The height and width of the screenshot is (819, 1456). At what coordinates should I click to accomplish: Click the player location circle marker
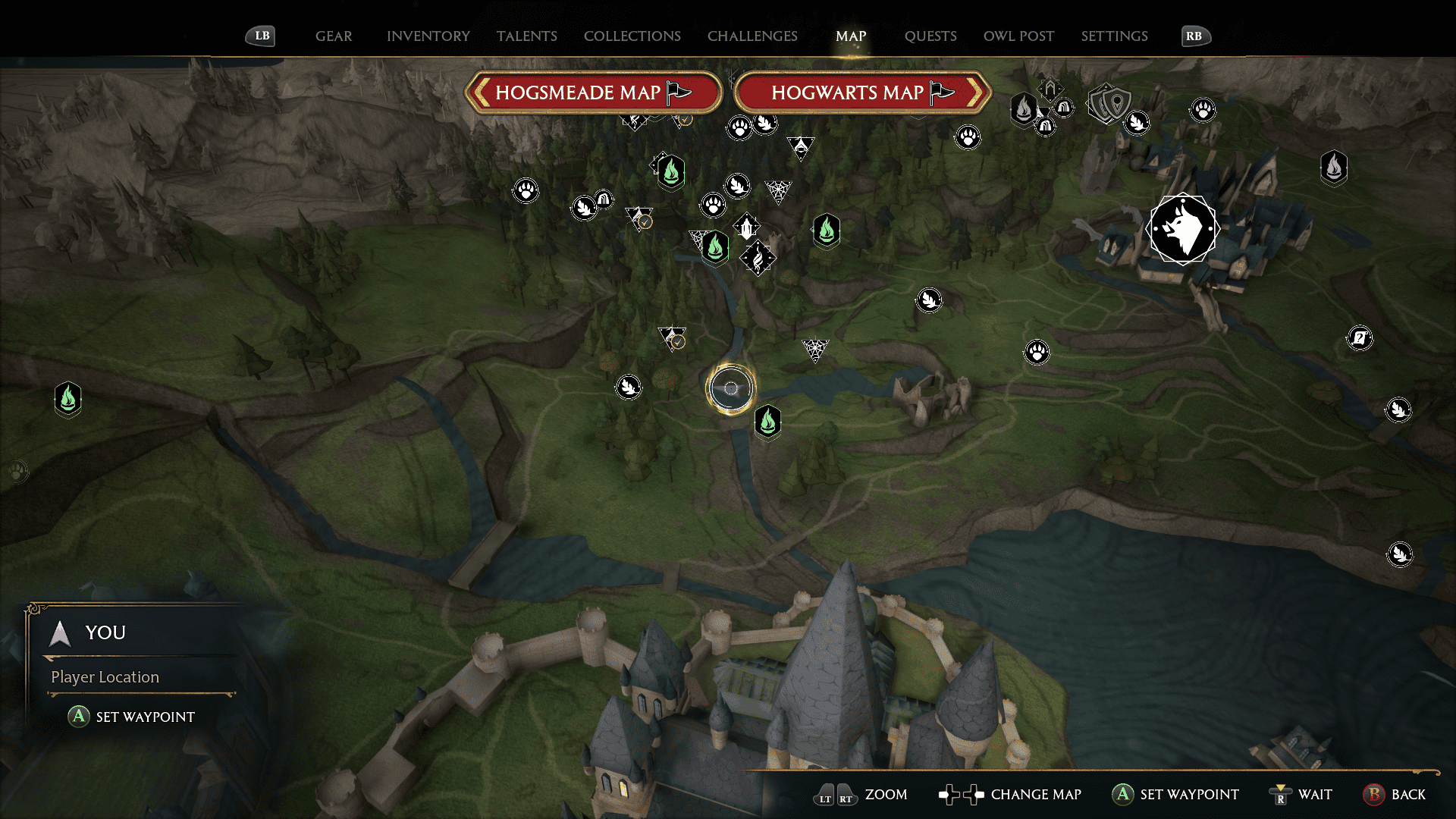point(730,388)
